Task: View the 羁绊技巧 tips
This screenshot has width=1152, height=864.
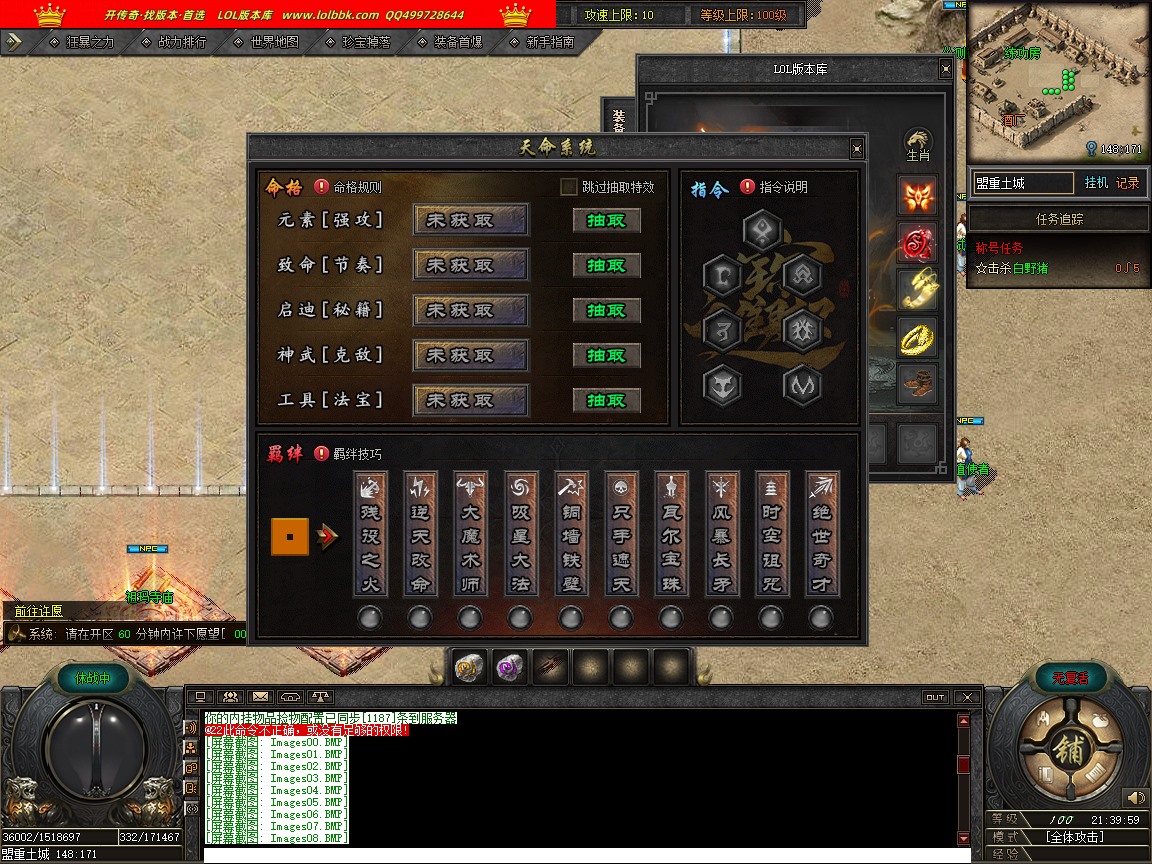Action: (322, 454)
